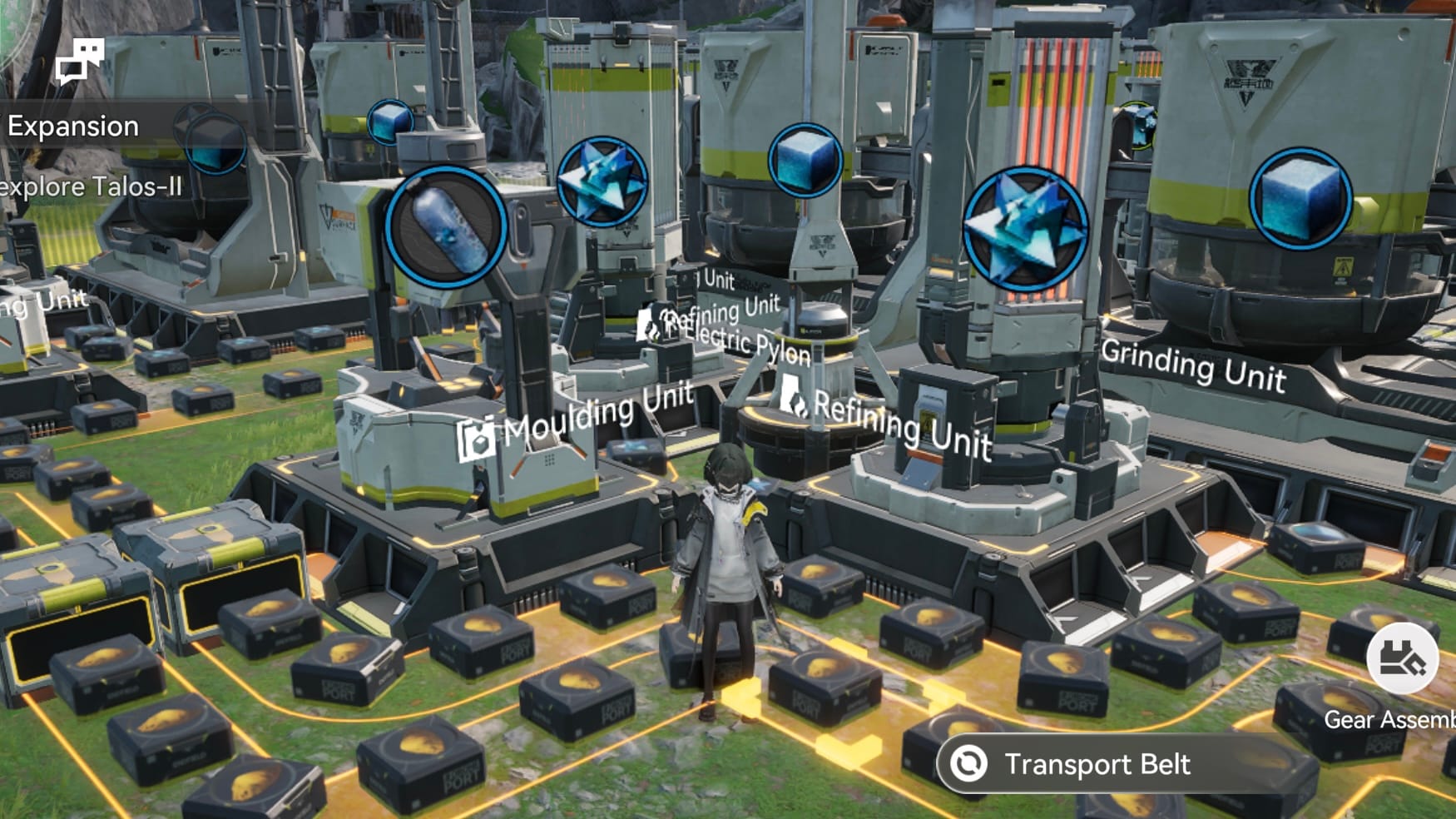
Task: Open the Expansion mission tracker
Action: [74, 127]
